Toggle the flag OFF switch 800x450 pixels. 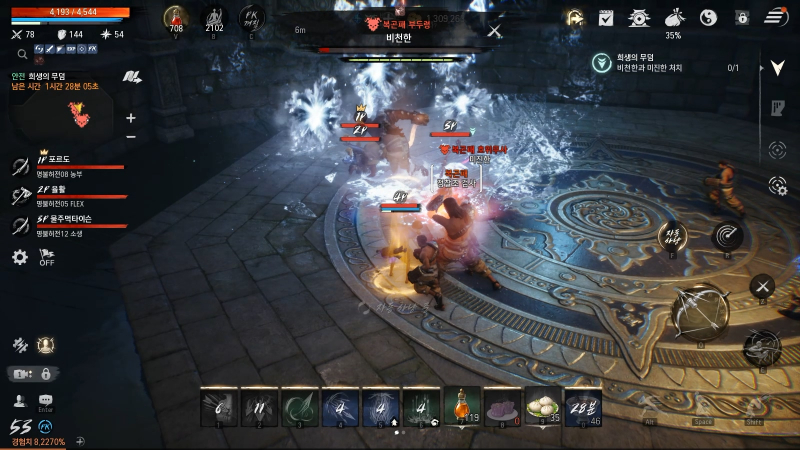click(46, 257)
